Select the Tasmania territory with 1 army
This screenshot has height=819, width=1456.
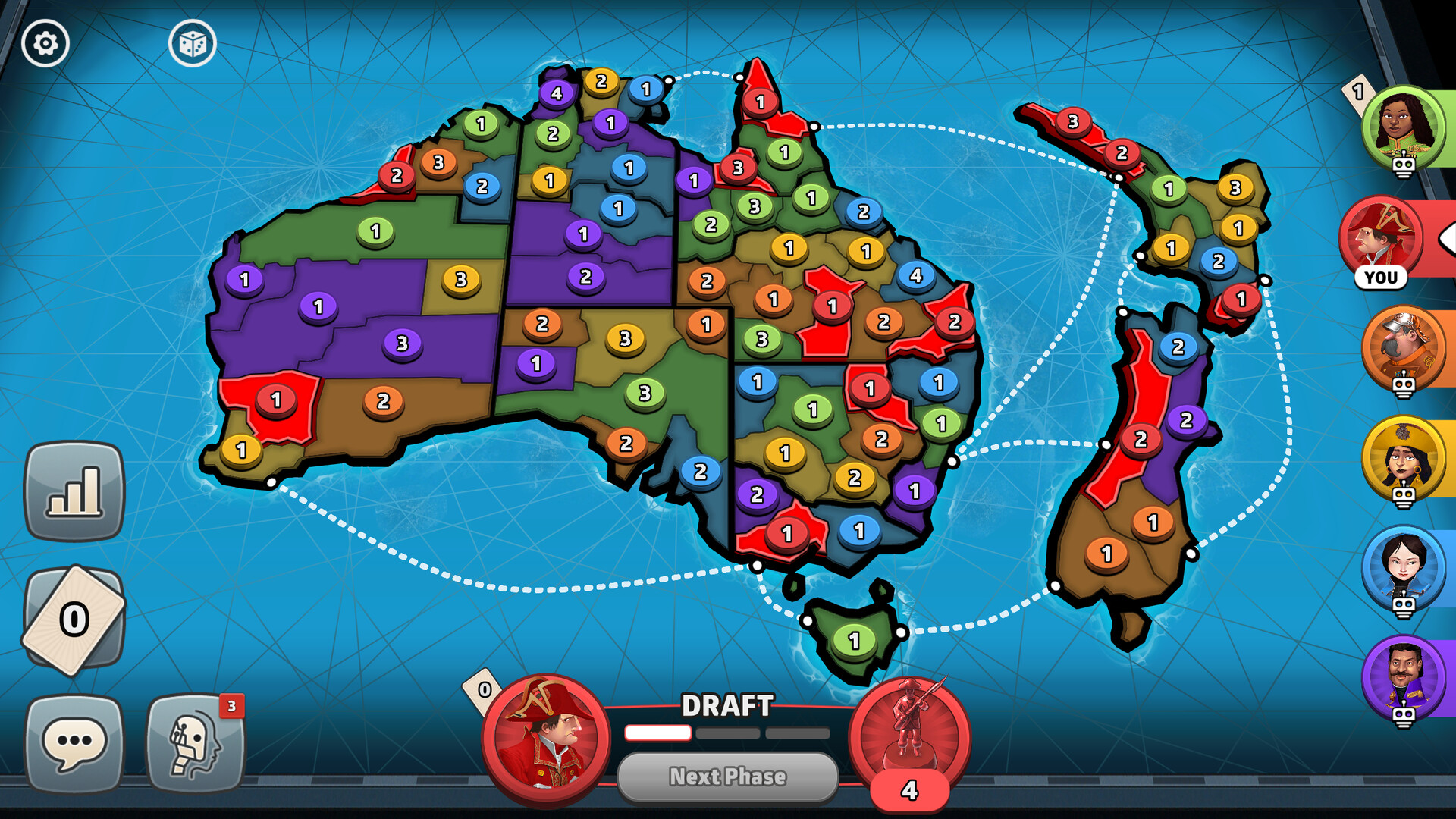tap(853, 637)
